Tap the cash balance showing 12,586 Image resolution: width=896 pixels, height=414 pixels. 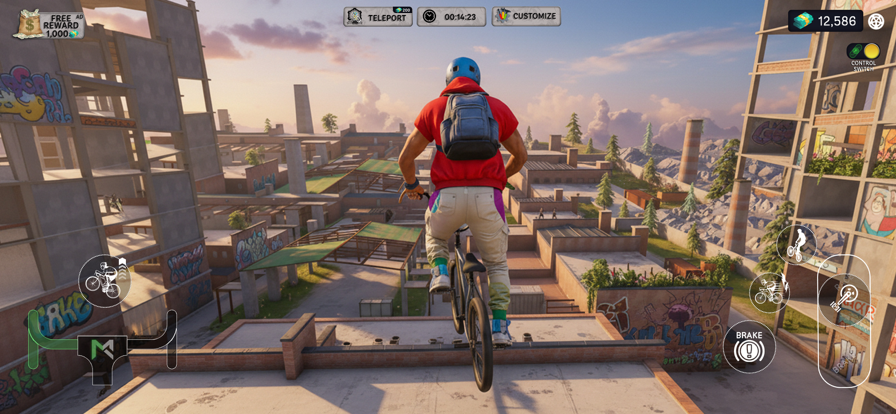[x=825, y=21]
